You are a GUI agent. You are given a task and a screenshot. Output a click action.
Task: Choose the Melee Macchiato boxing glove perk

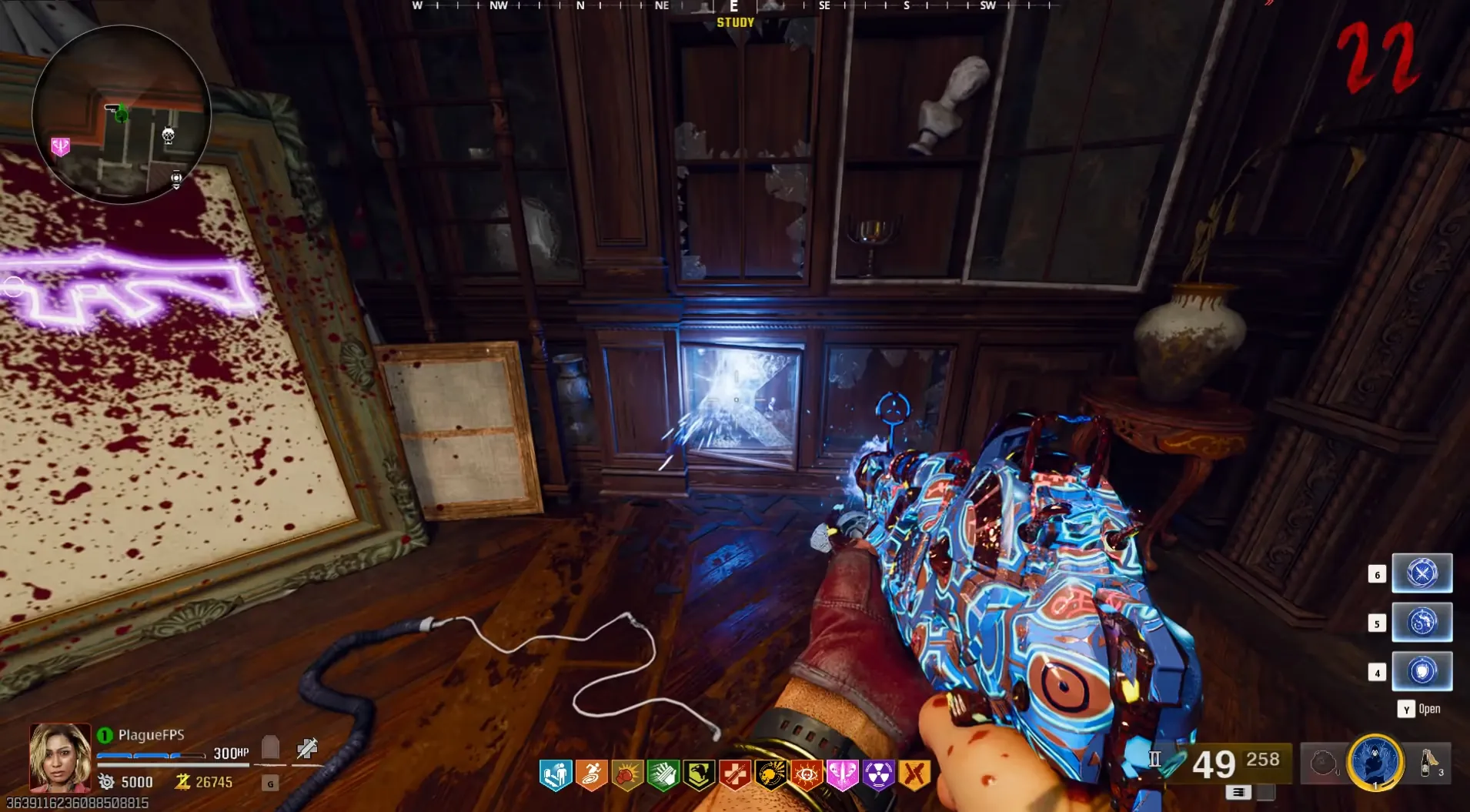pyautogui.click(x=626, y=775)
